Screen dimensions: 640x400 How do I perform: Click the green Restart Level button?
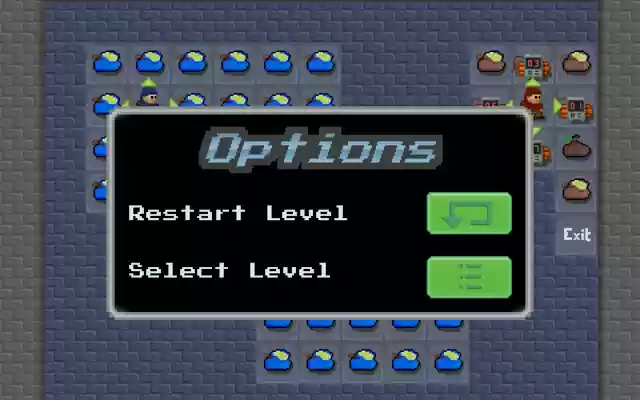click(469, 213)
